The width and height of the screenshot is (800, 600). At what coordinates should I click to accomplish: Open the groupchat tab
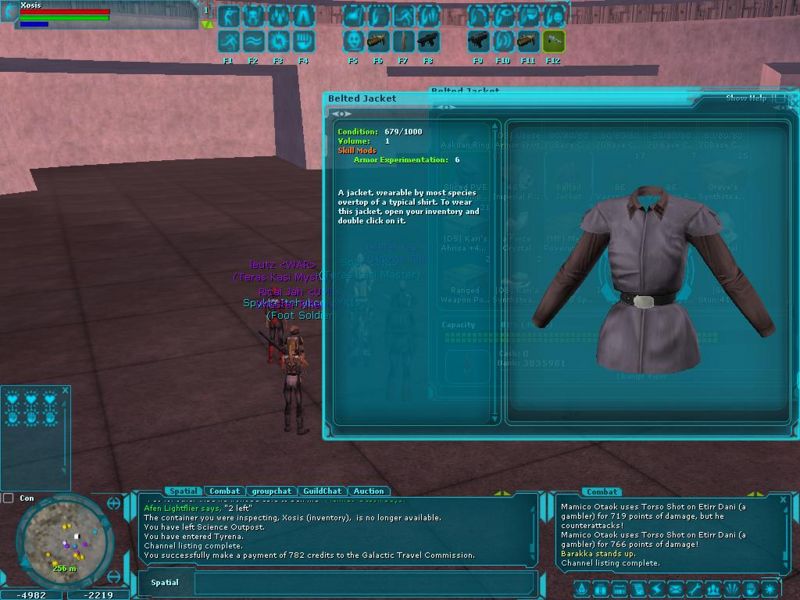tap(270, 491)
